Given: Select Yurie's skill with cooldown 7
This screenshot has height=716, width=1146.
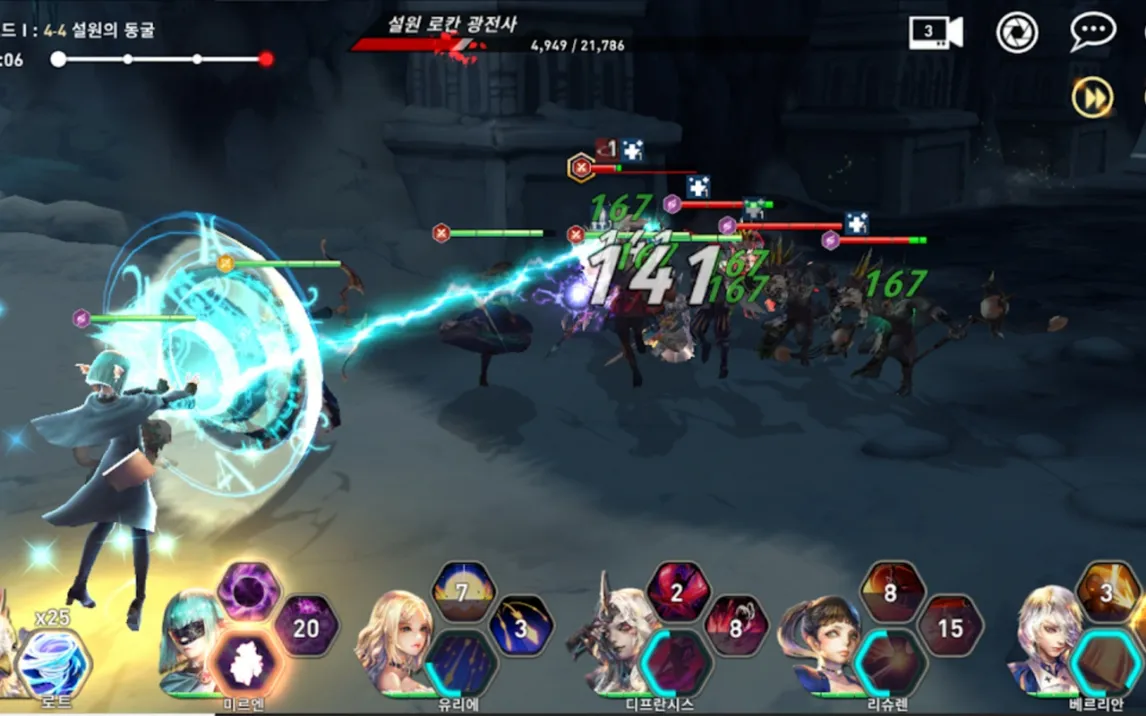Looking at the screenshot, I should pos(463,591).
